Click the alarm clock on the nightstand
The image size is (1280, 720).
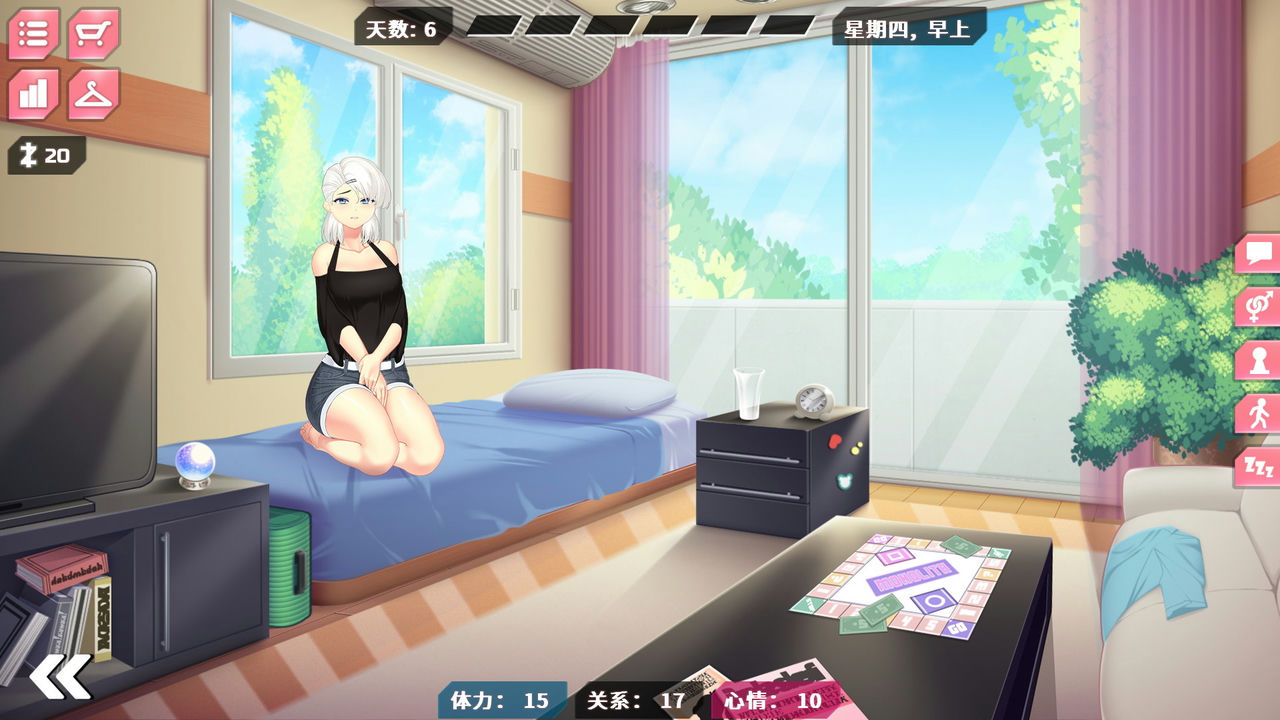812,400
